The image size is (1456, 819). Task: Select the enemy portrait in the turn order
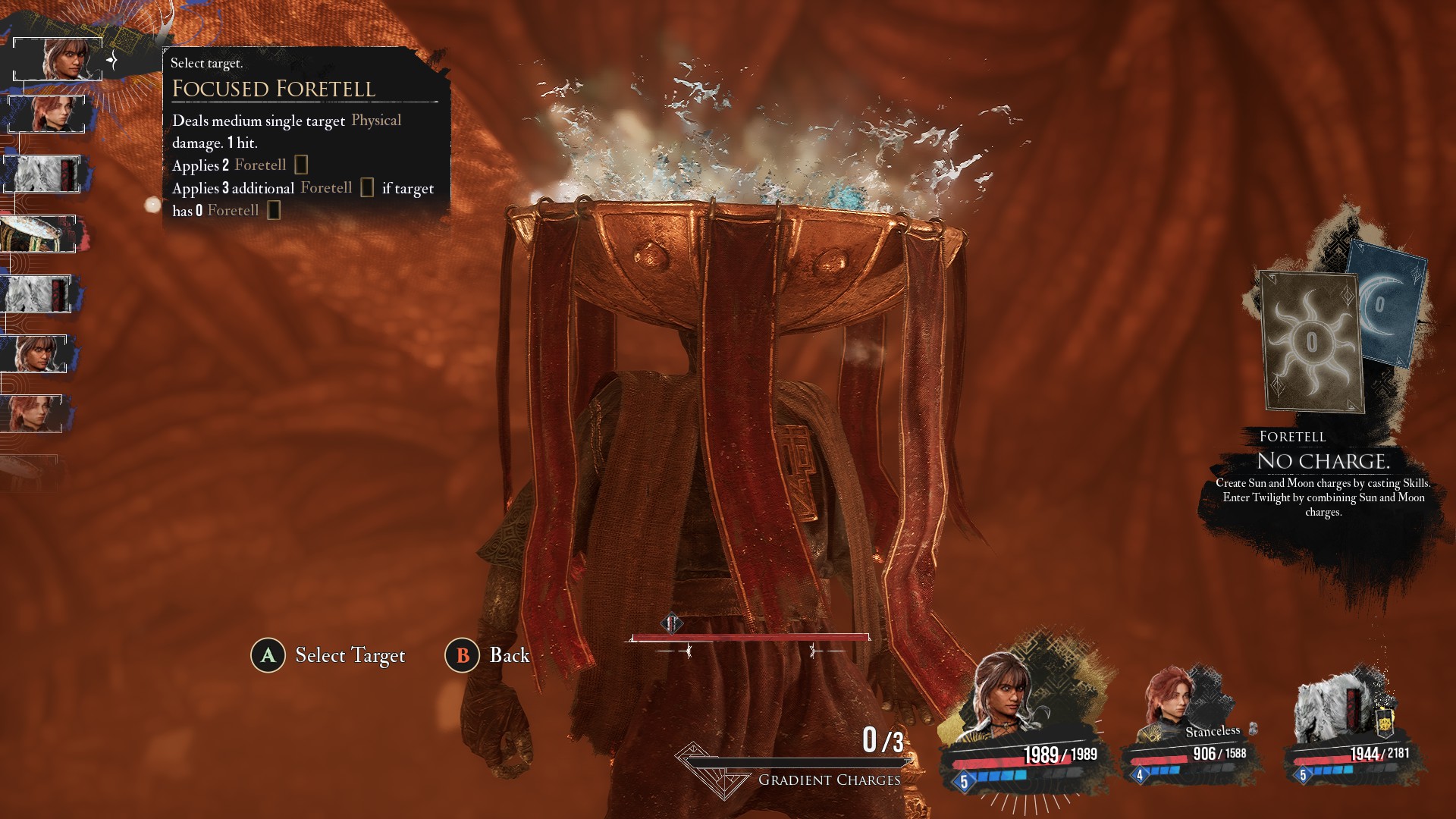(x=39, y=234)
